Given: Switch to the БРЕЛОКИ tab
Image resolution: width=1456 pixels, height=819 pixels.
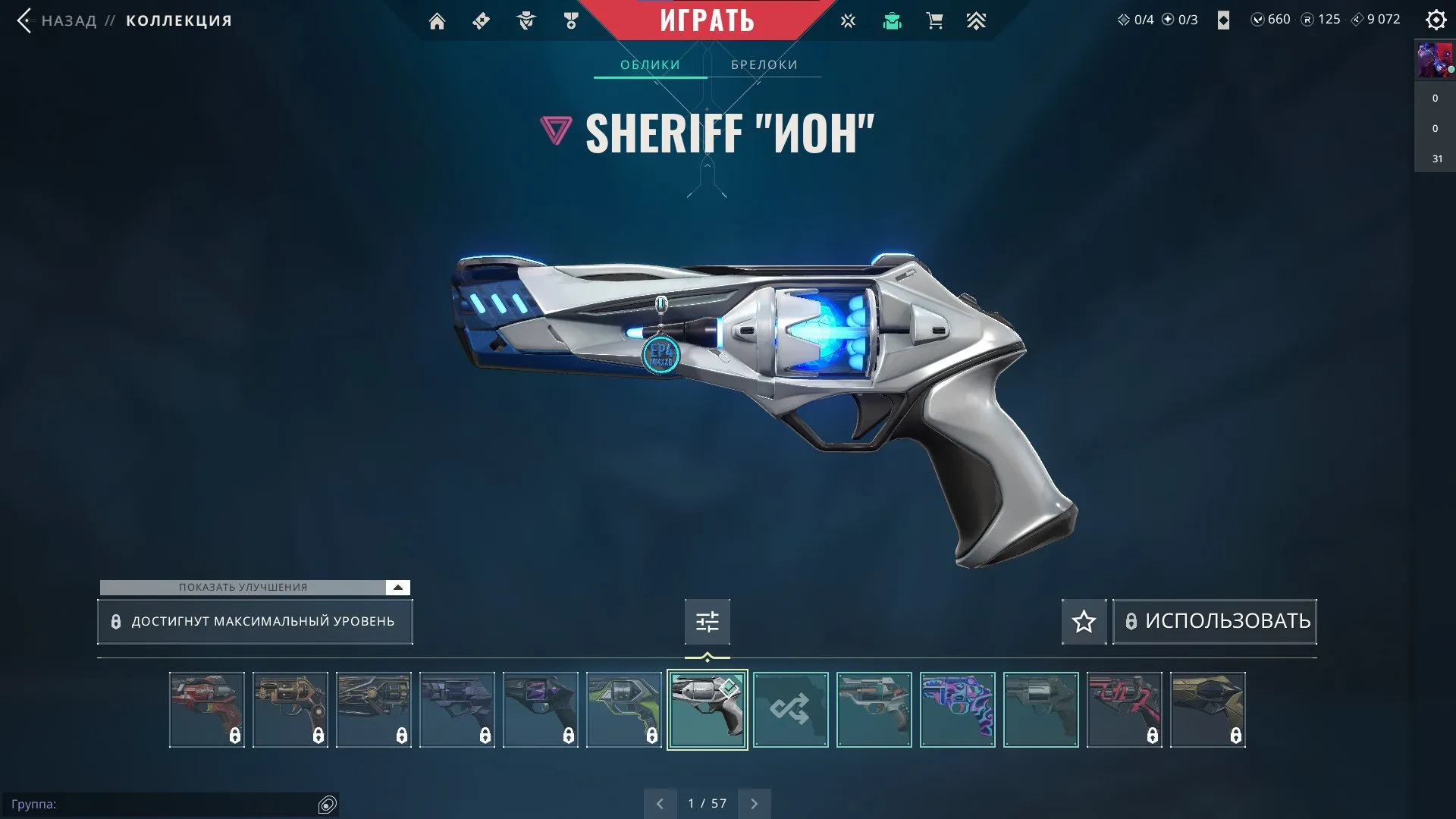Looking at the screenshot, I should click(763, 64).
